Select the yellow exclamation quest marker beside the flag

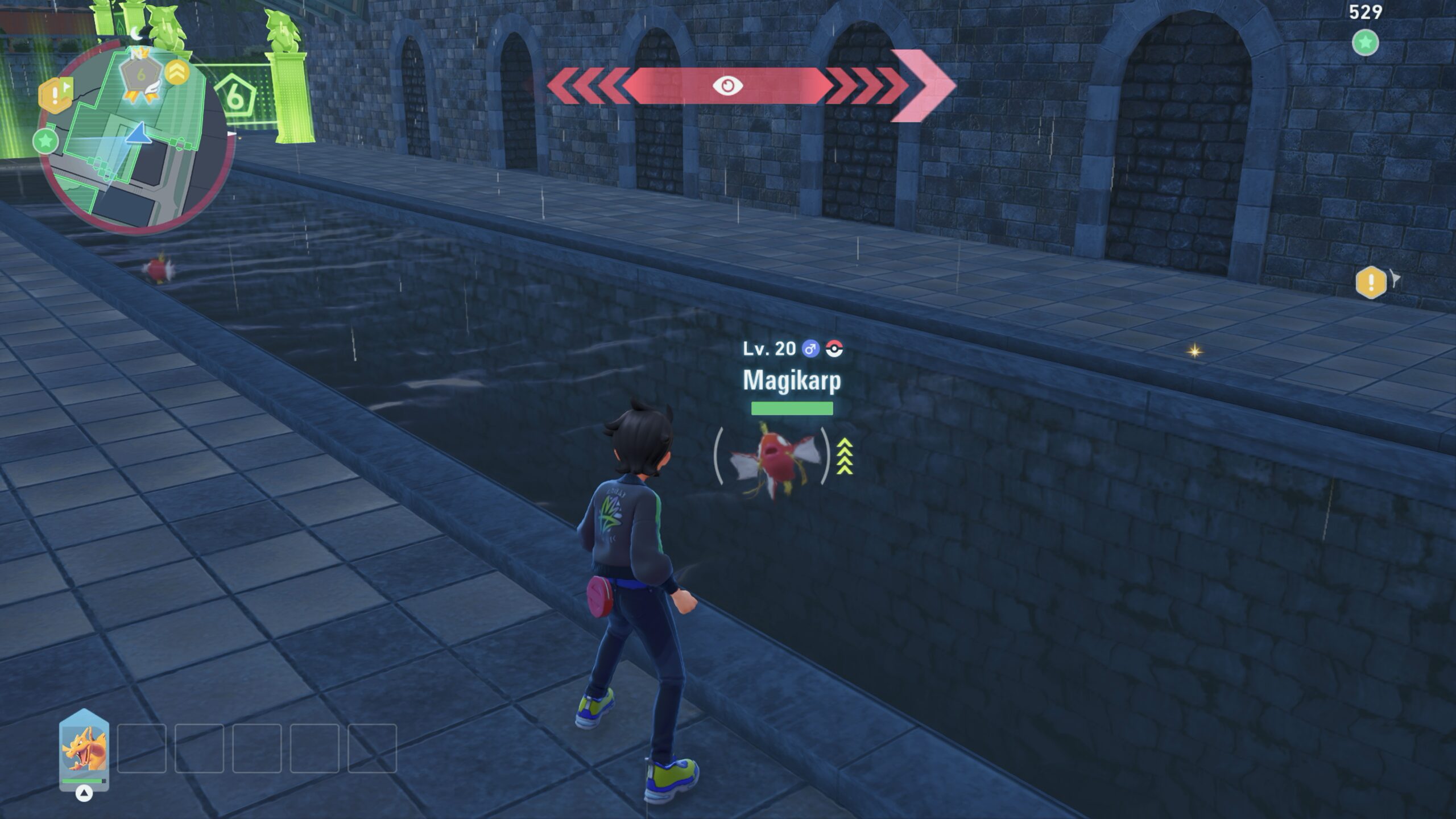pos(1371,282)
